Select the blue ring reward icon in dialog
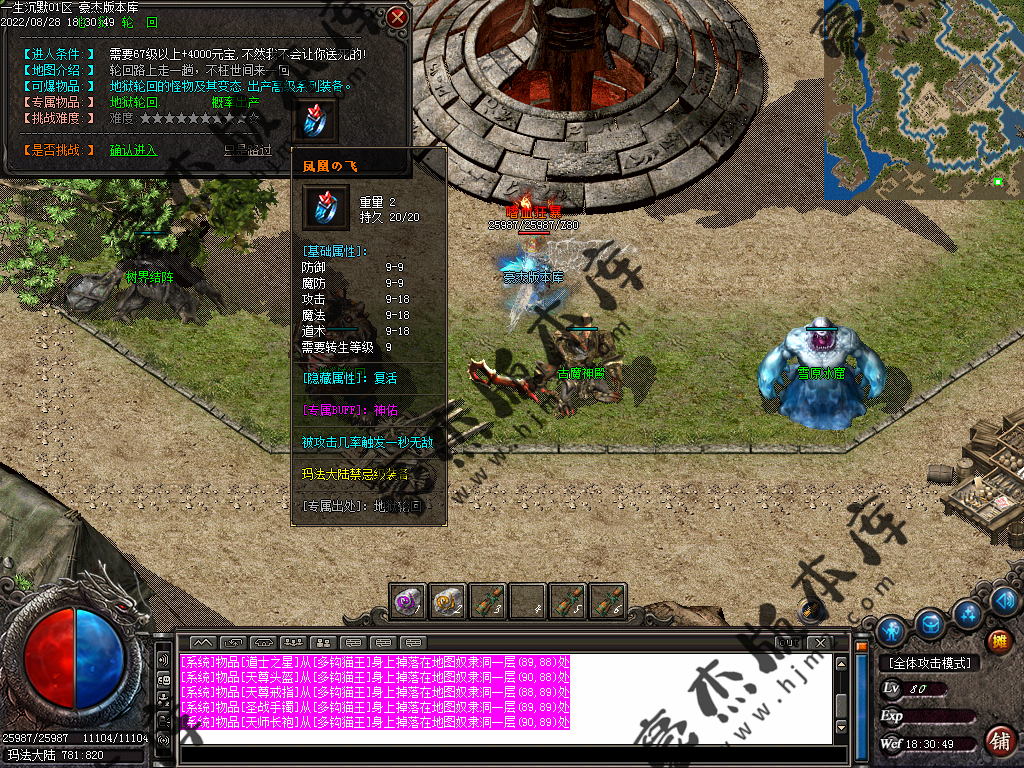The height and width of the screenshot is (768, 1024). click(x=315, y=119)
